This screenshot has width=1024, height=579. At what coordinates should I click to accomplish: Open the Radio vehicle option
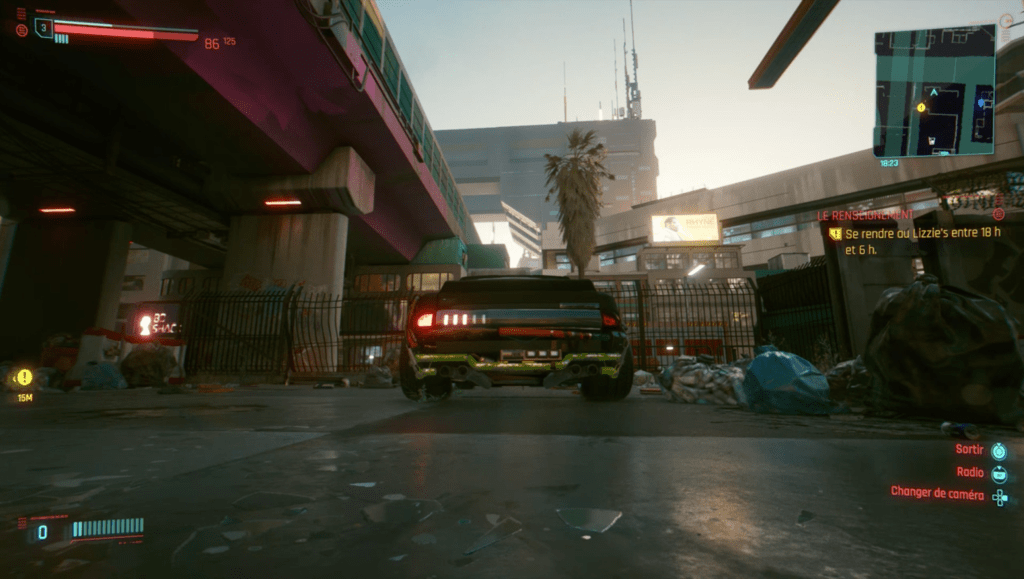pos(970,472)
